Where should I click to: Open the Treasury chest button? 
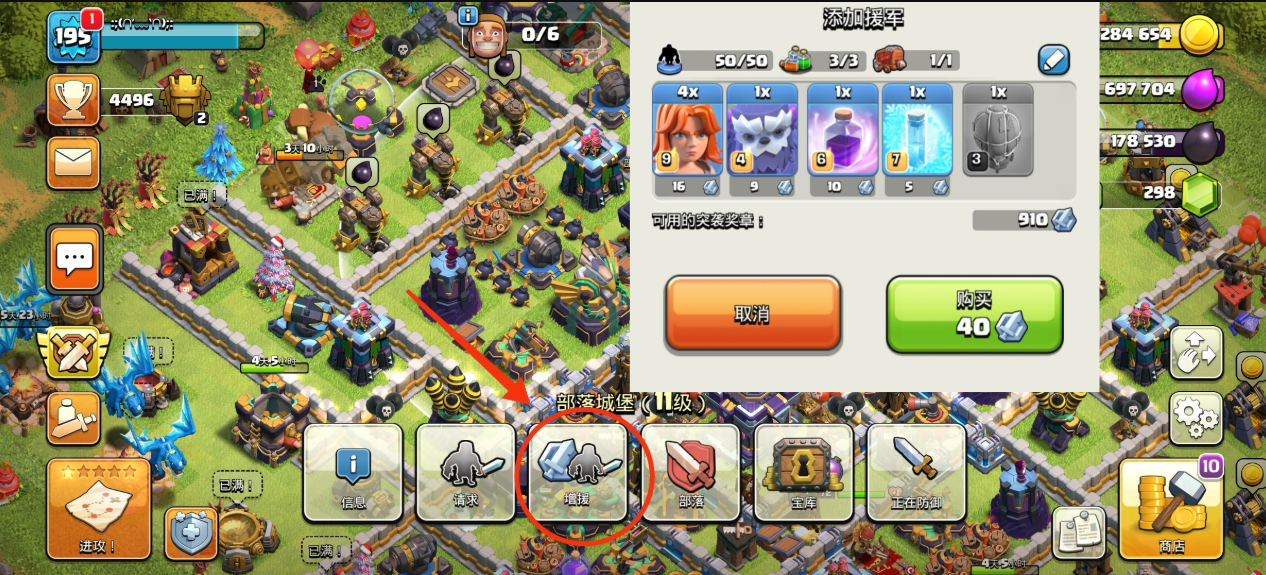pyautogui.click(x=804, y=473)
